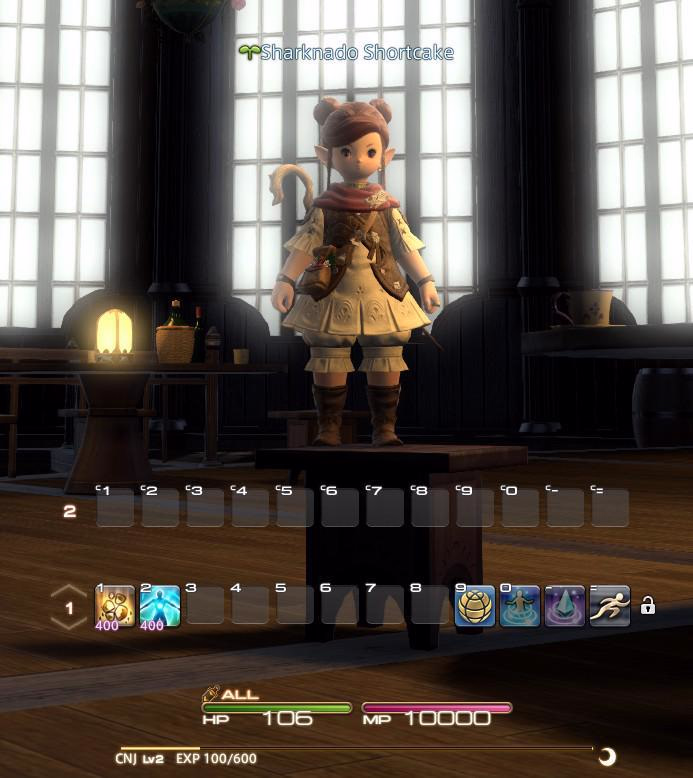
Task: Trigger the Sprint running figure icon
Action: click(x=610, y=606)
